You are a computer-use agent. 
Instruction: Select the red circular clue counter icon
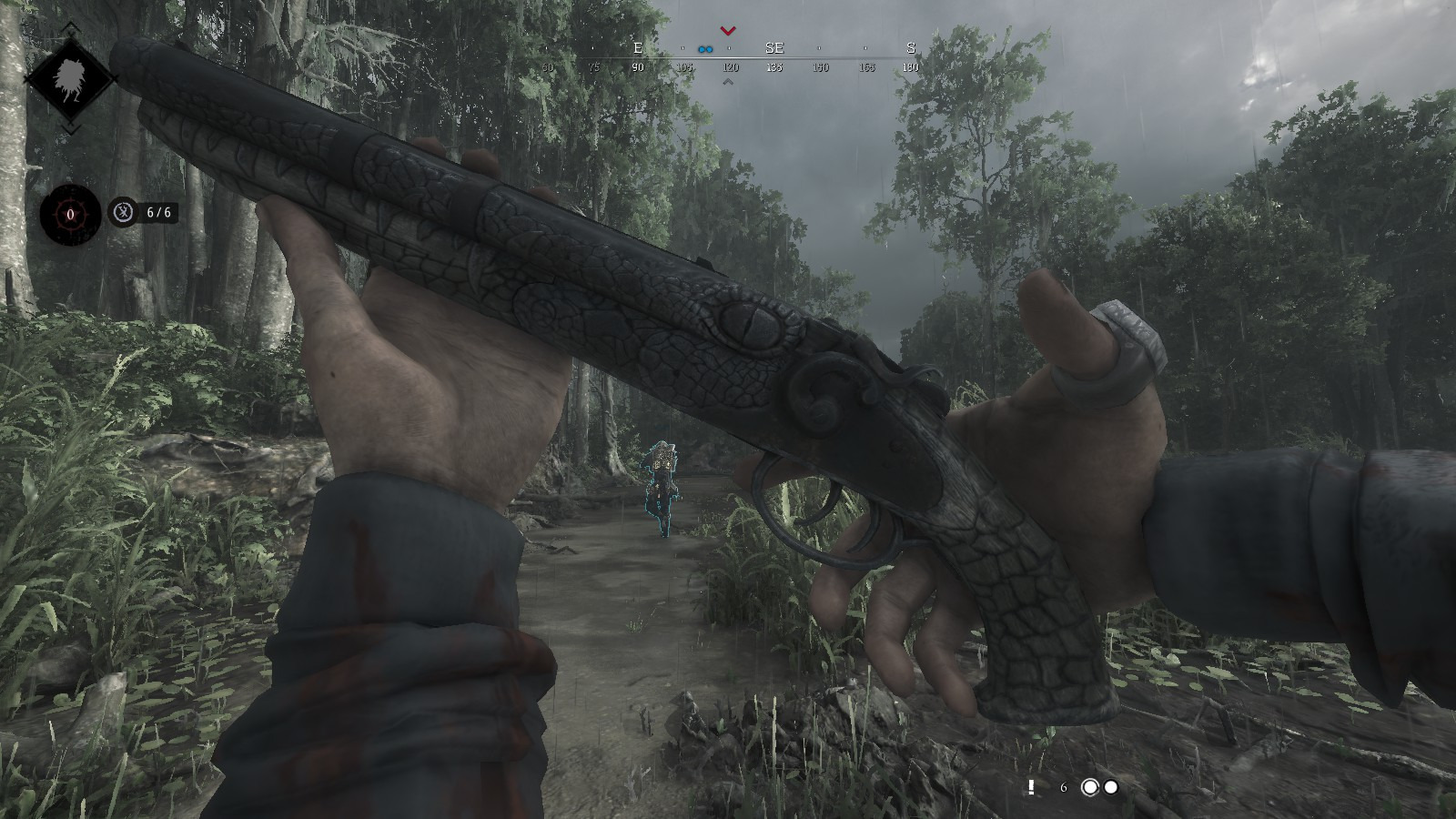[69, 215]
